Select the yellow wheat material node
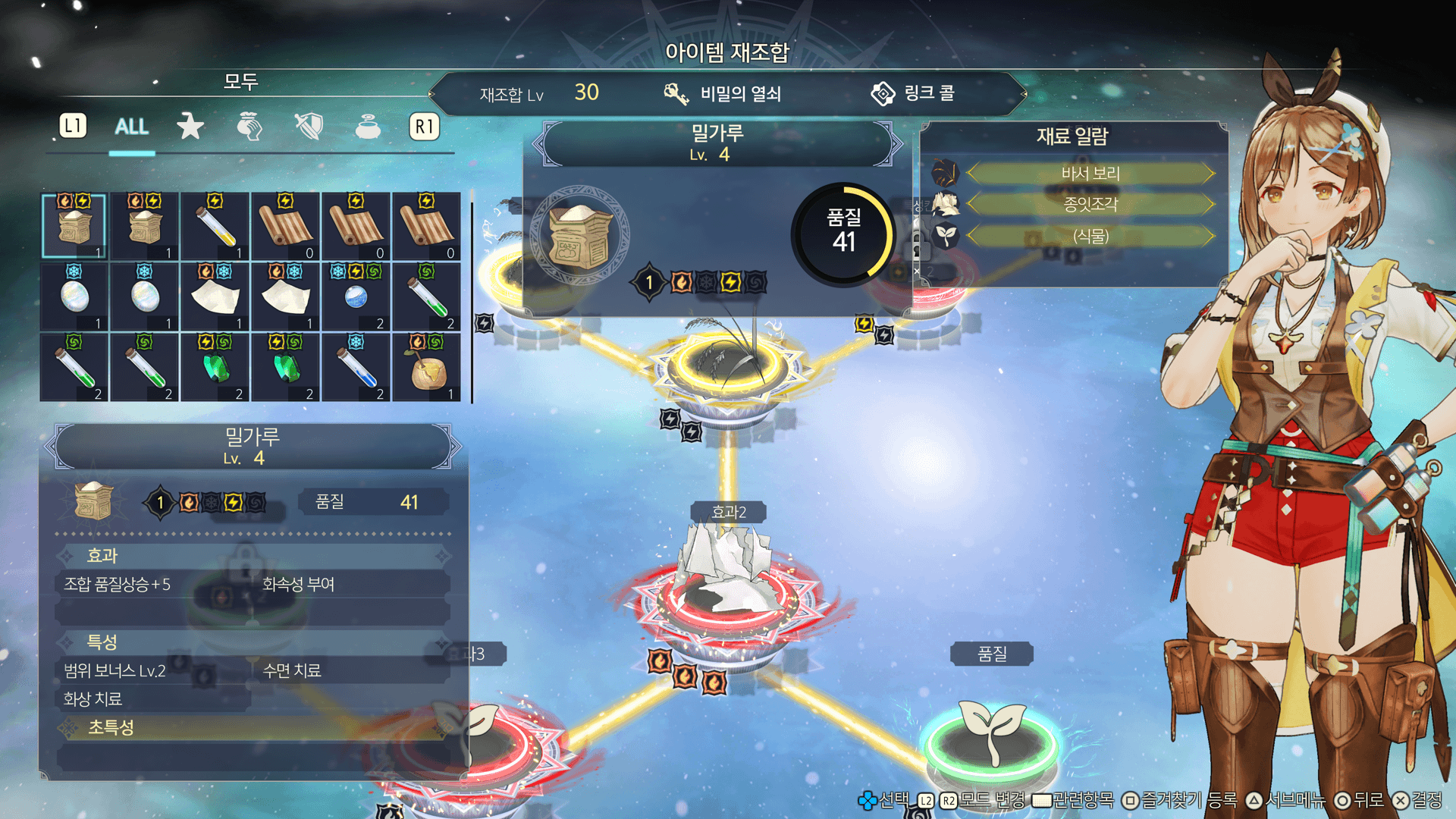 point(726,364)
